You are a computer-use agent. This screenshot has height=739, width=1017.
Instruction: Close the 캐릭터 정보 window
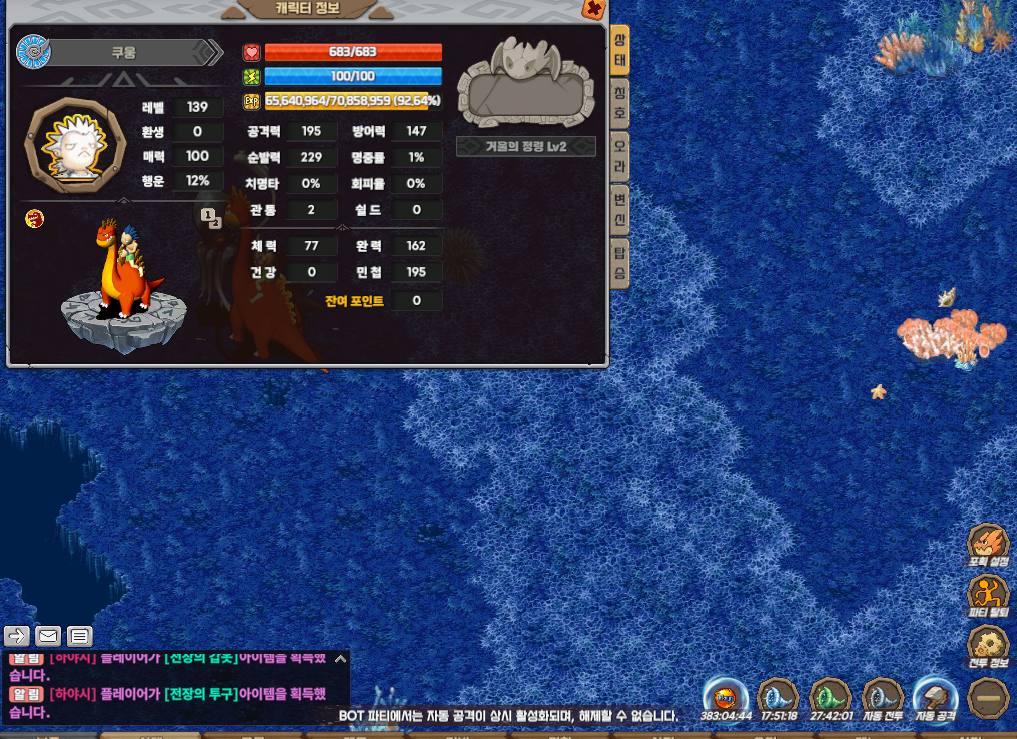point(593,9)
